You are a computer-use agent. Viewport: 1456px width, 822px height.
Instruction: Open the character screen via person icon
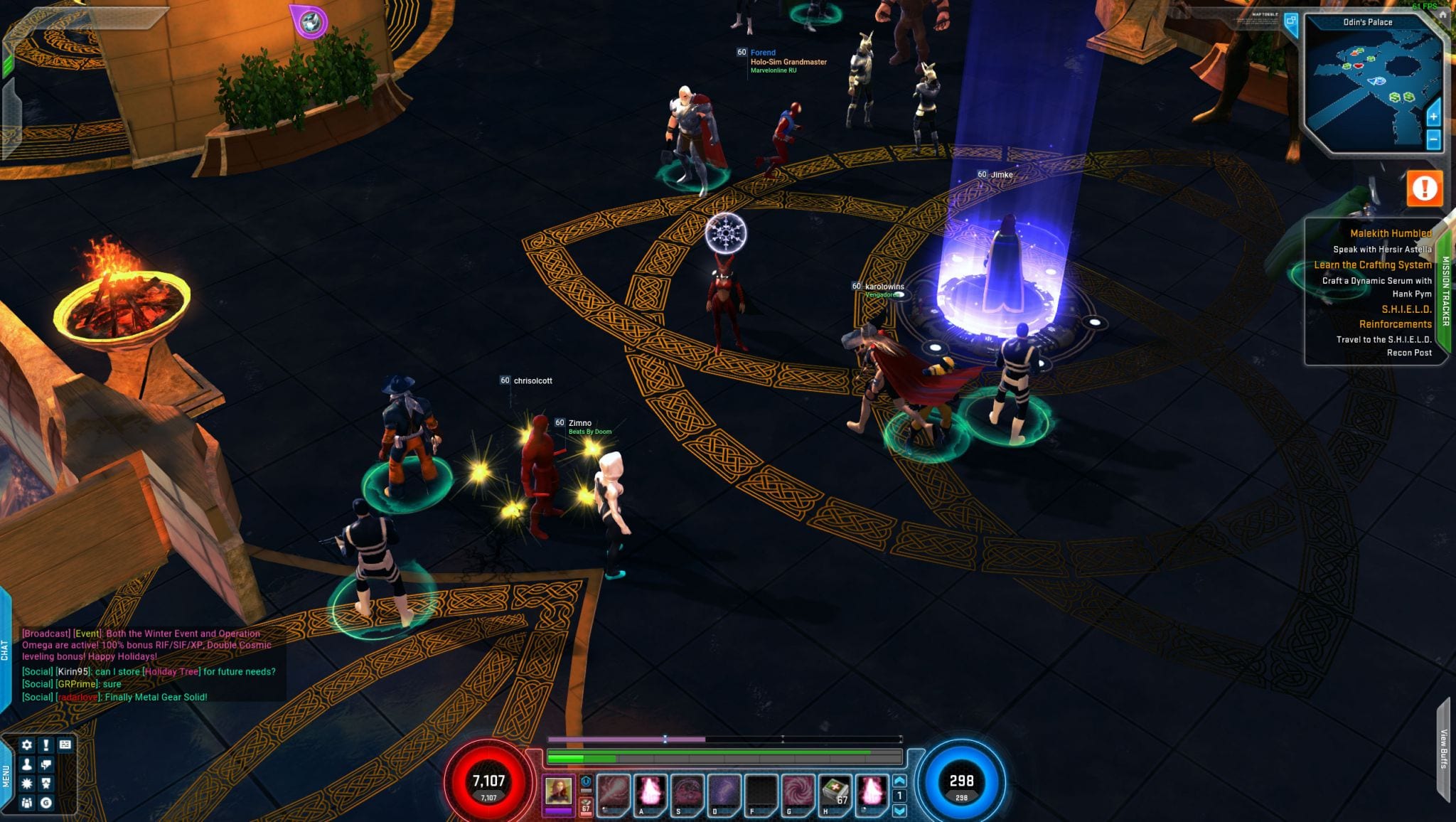click(27, 764)
